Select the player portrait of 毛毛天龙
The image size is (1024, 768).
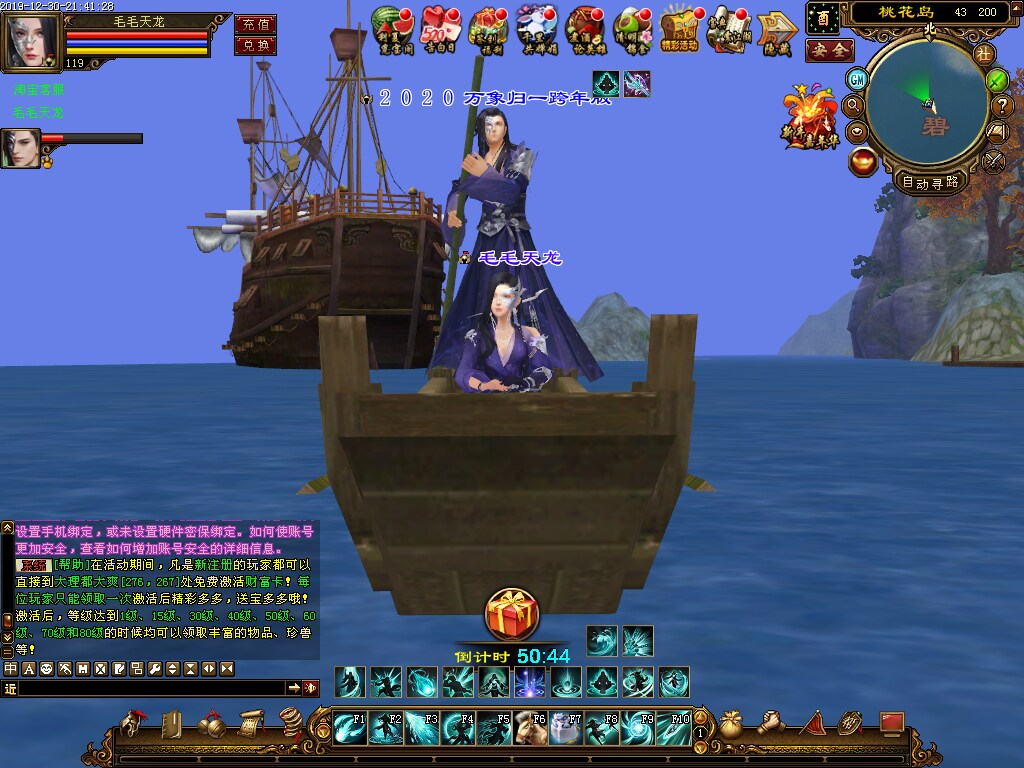tap(32, 42)
